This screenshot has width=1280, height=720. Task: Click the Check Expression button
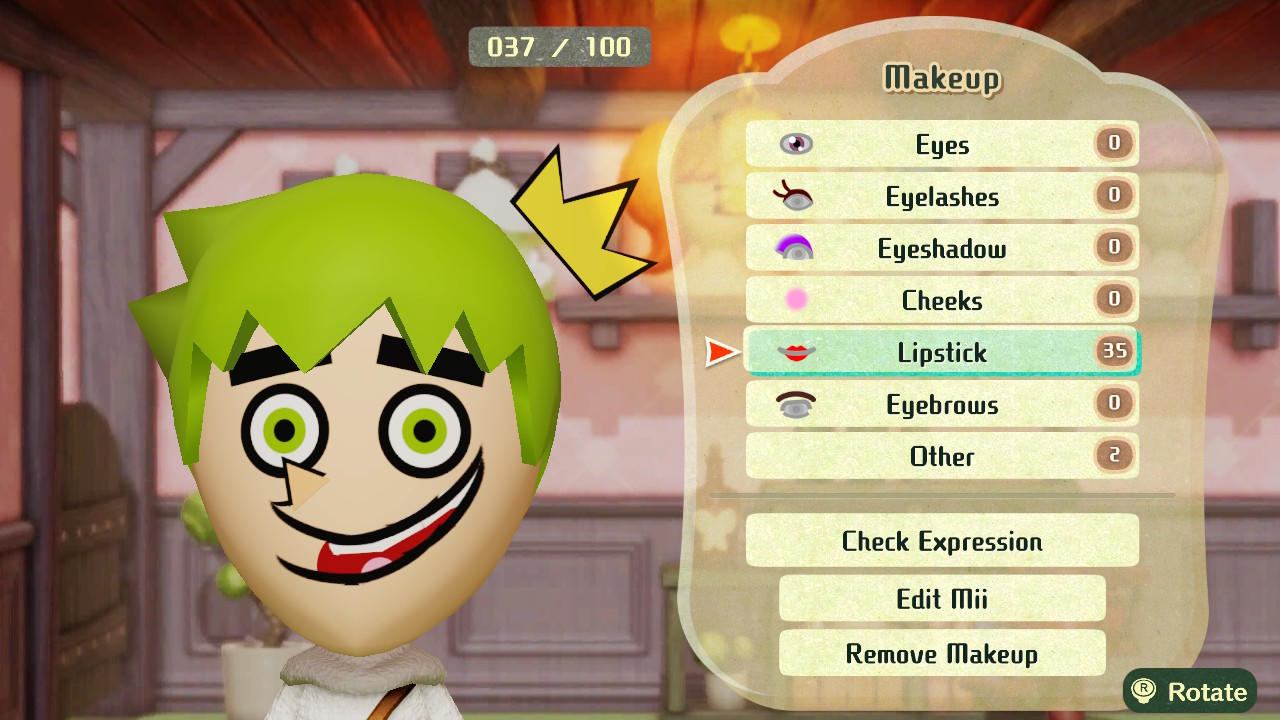coord(942,541)
